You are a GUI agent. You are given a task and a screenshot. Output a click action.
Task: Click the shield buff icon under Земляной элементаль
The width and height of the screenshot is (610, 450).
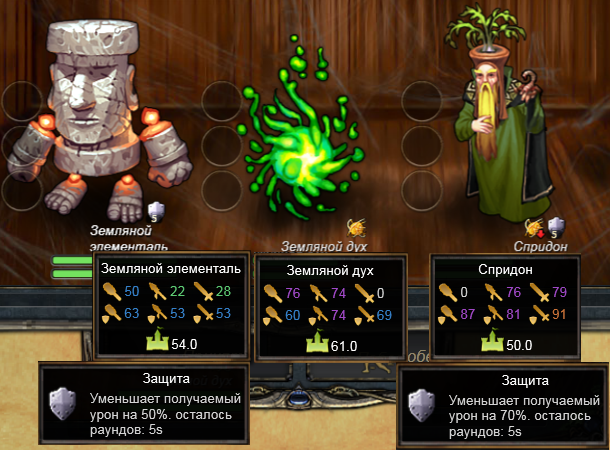tap(154, 210)
